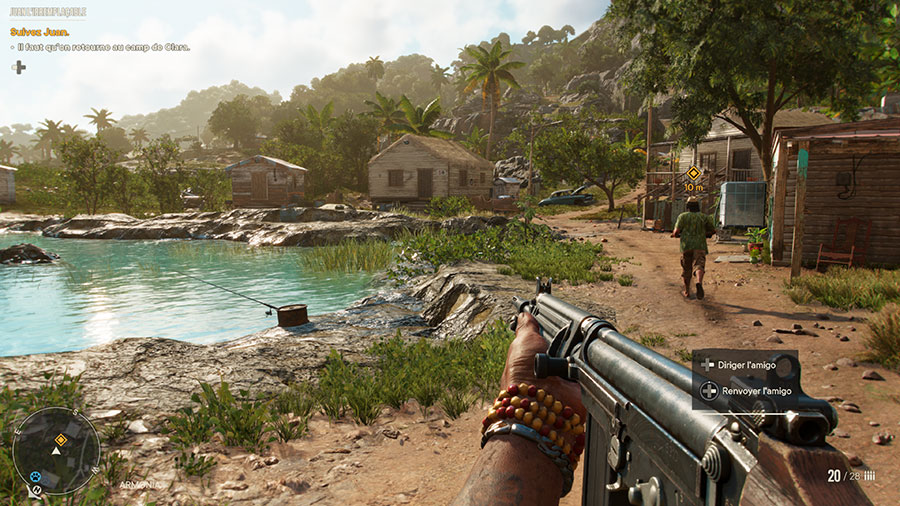The height and width of the screenshot is (506, 900).
Task: Choose the 'Renvoyer l'amigo' command
Action: (746, 391)
